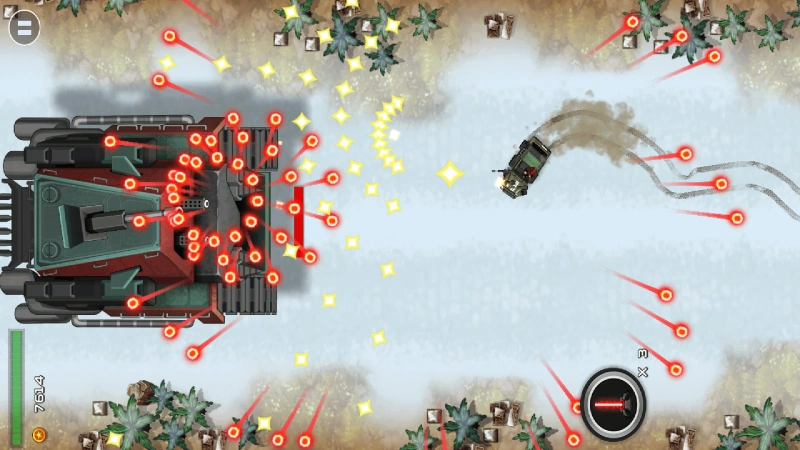Fire the red laser special weapon

[x=612, y=403]
